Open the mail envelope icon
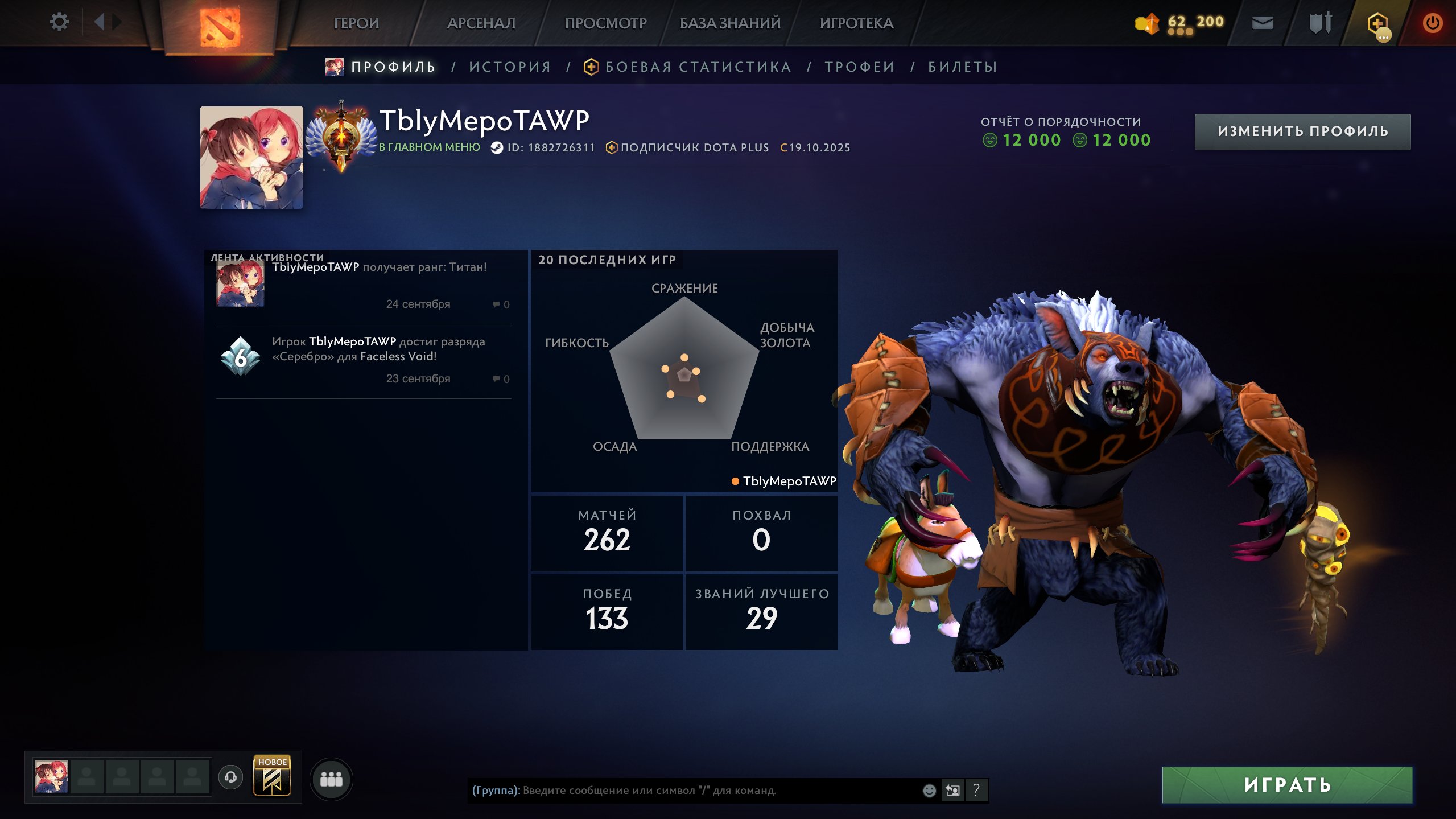 pos(1263,23)
